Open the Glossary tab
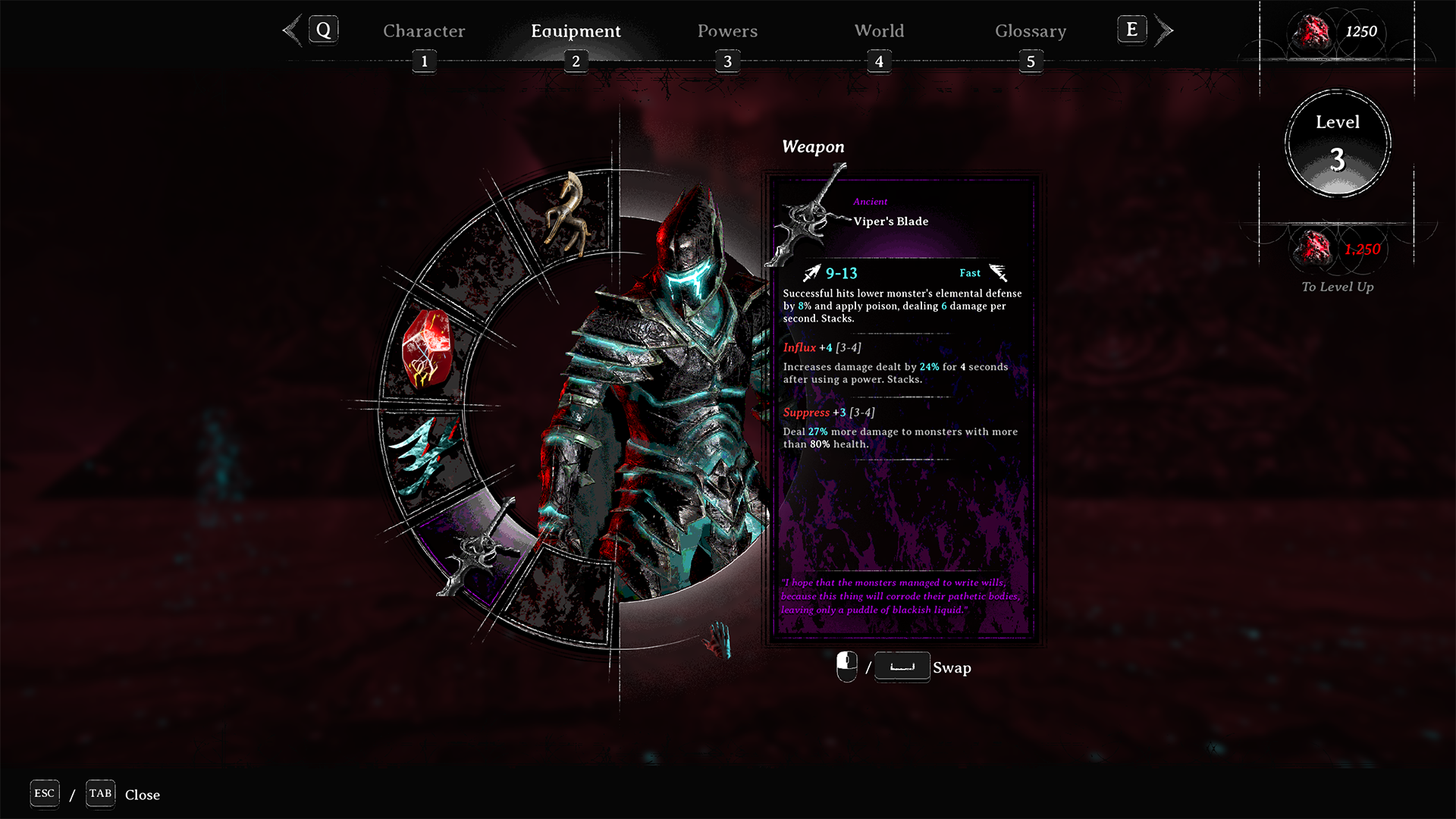 point(1031,31)
